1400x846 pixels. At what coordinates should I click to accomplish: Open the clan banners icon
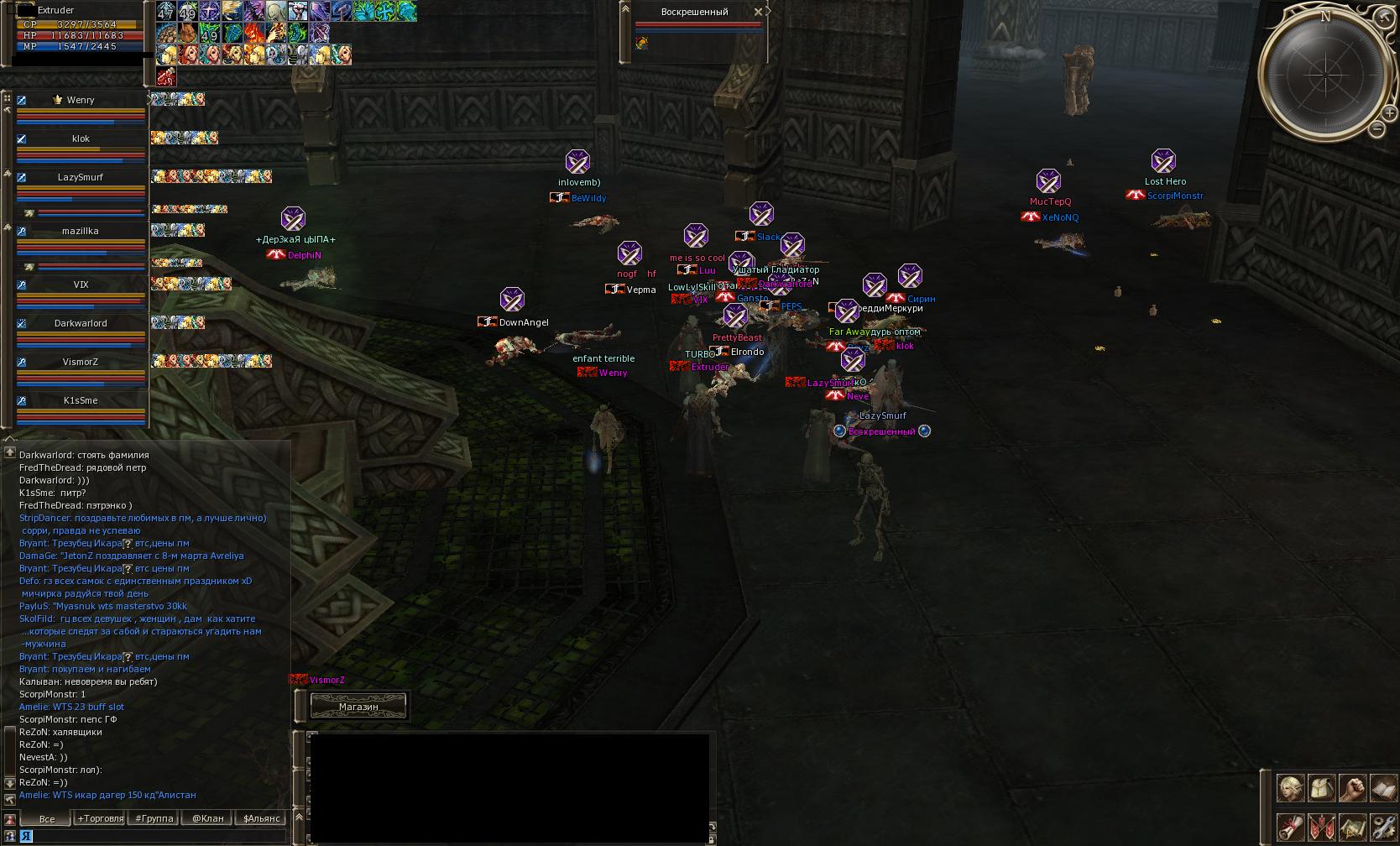(1321, 827)
